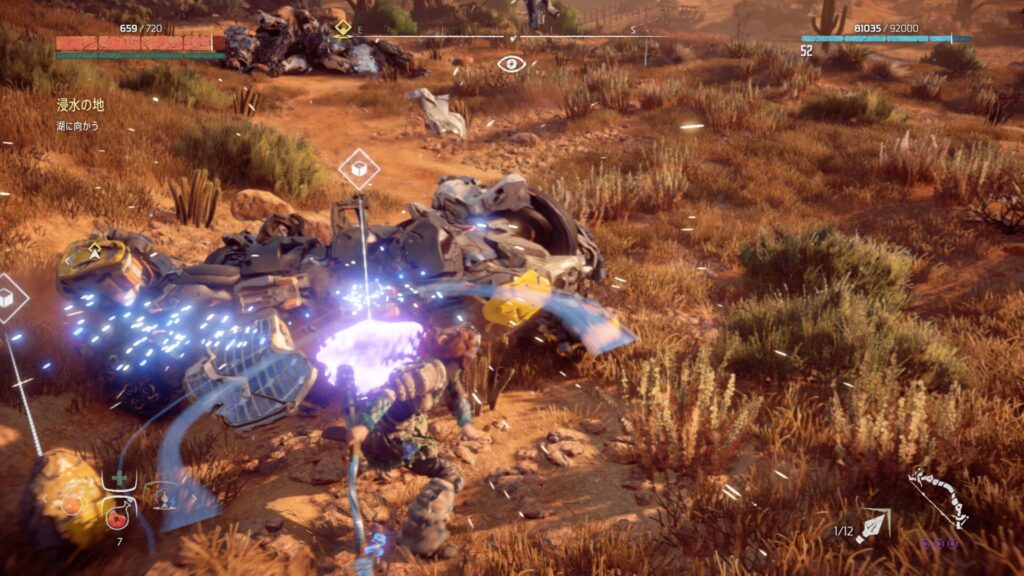The image size is (1024, 576).
Task: Use the green cross medicine pouch
Action: [120, 479]
